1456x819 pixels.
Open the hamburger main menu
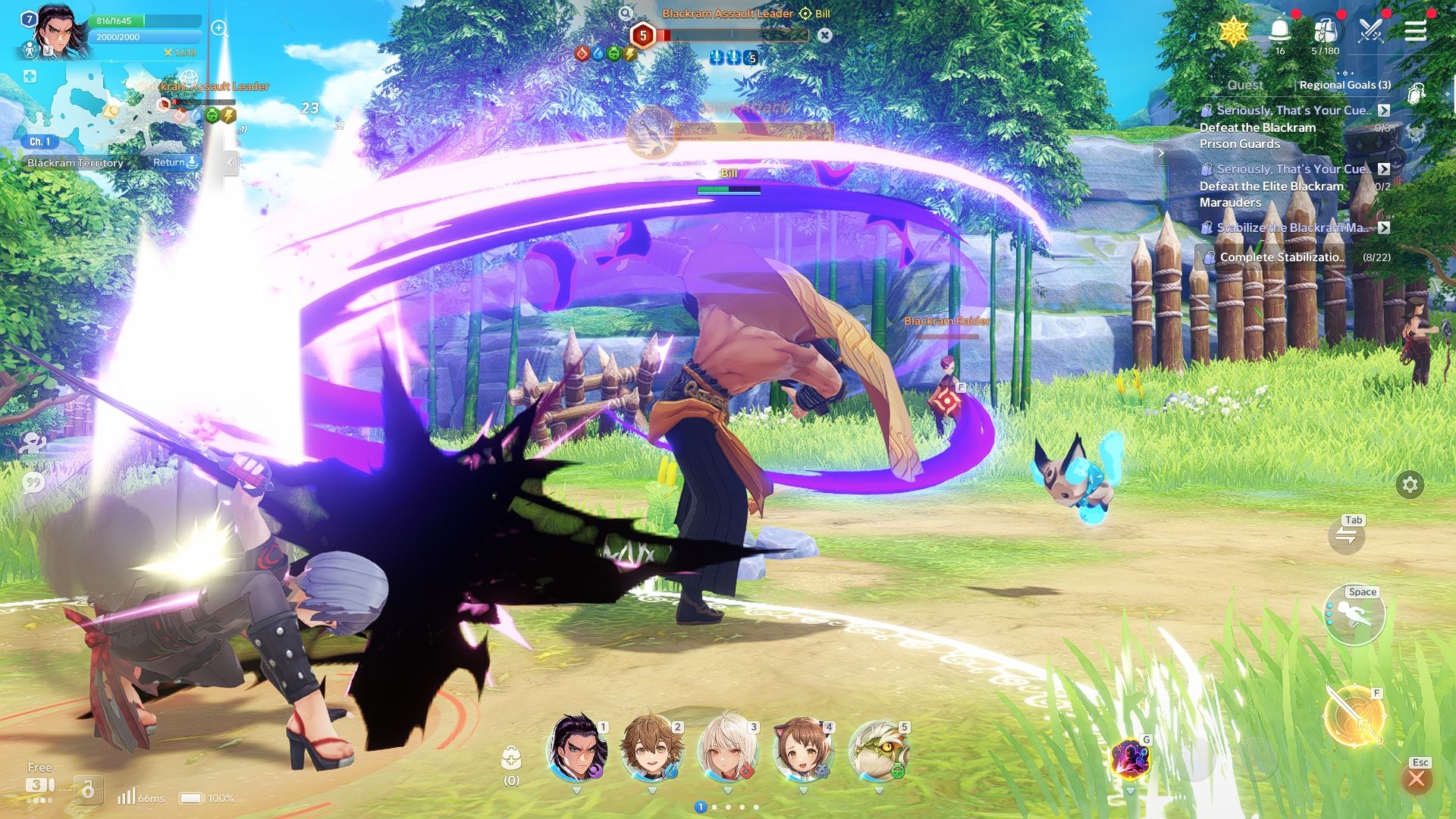(1415, 31)
